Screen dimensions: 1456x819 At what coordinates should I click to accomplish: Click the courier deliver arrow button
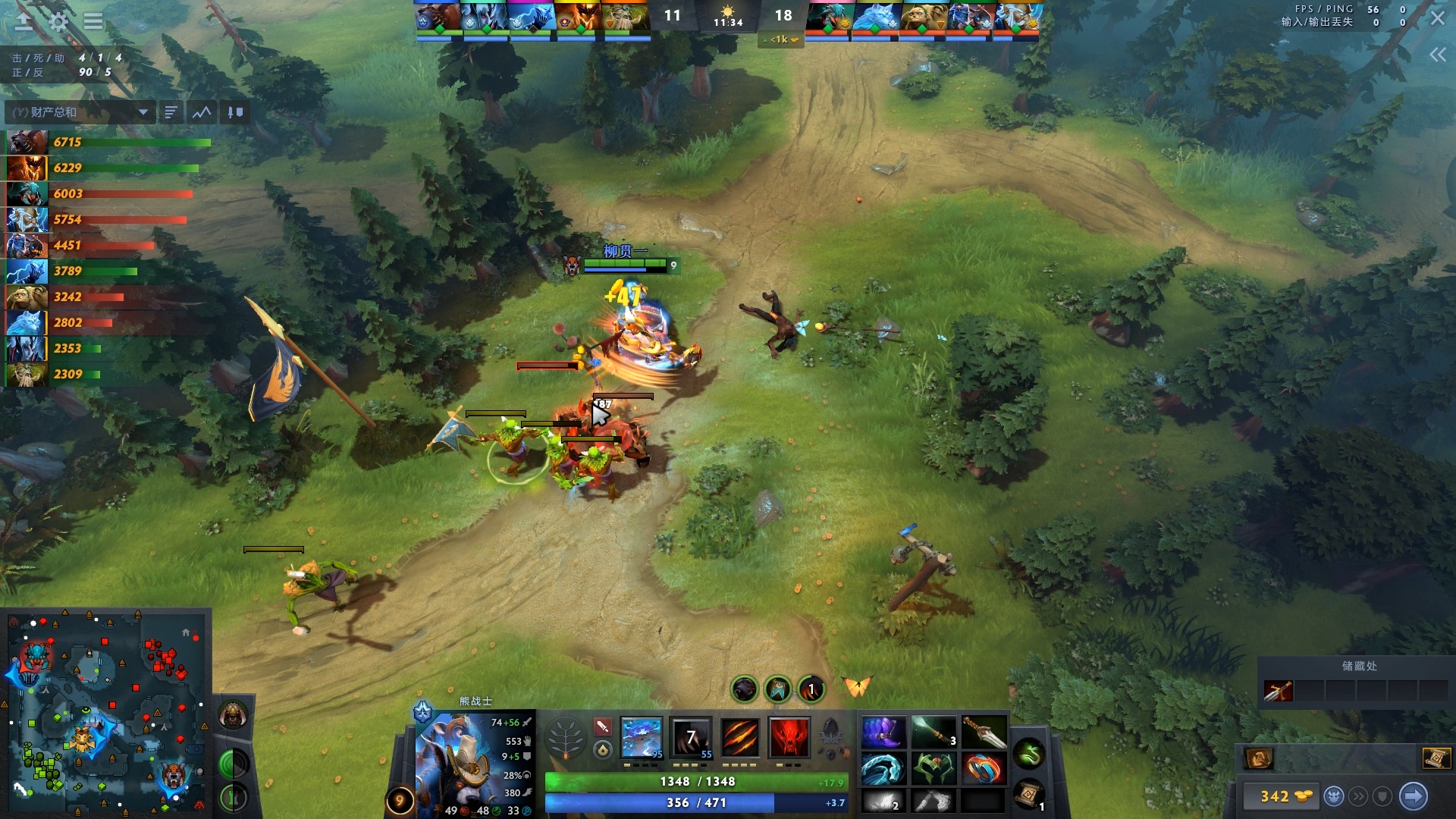click(x=1413, y=796)
